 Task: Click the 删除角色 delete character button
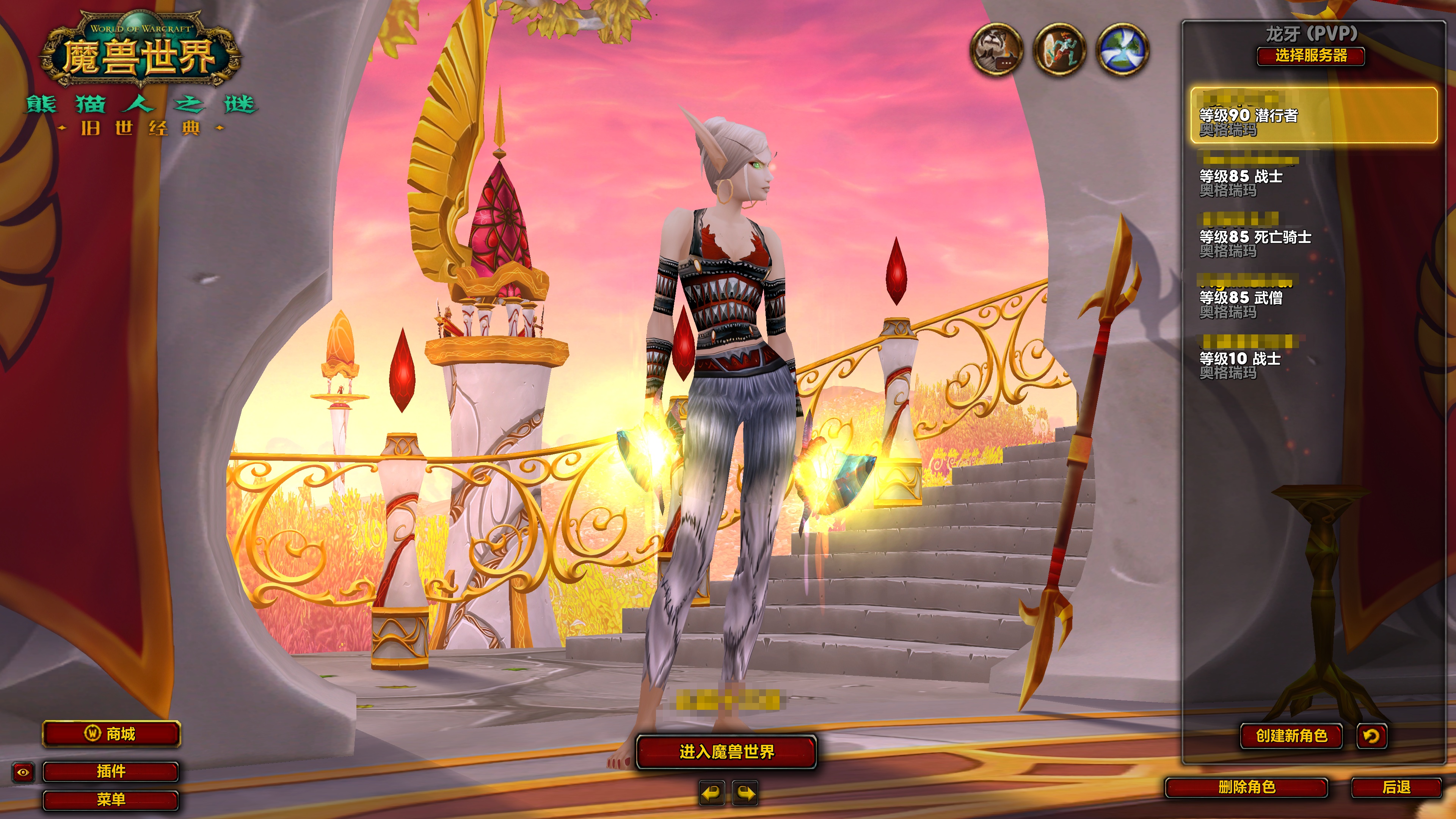point(1246,787)
